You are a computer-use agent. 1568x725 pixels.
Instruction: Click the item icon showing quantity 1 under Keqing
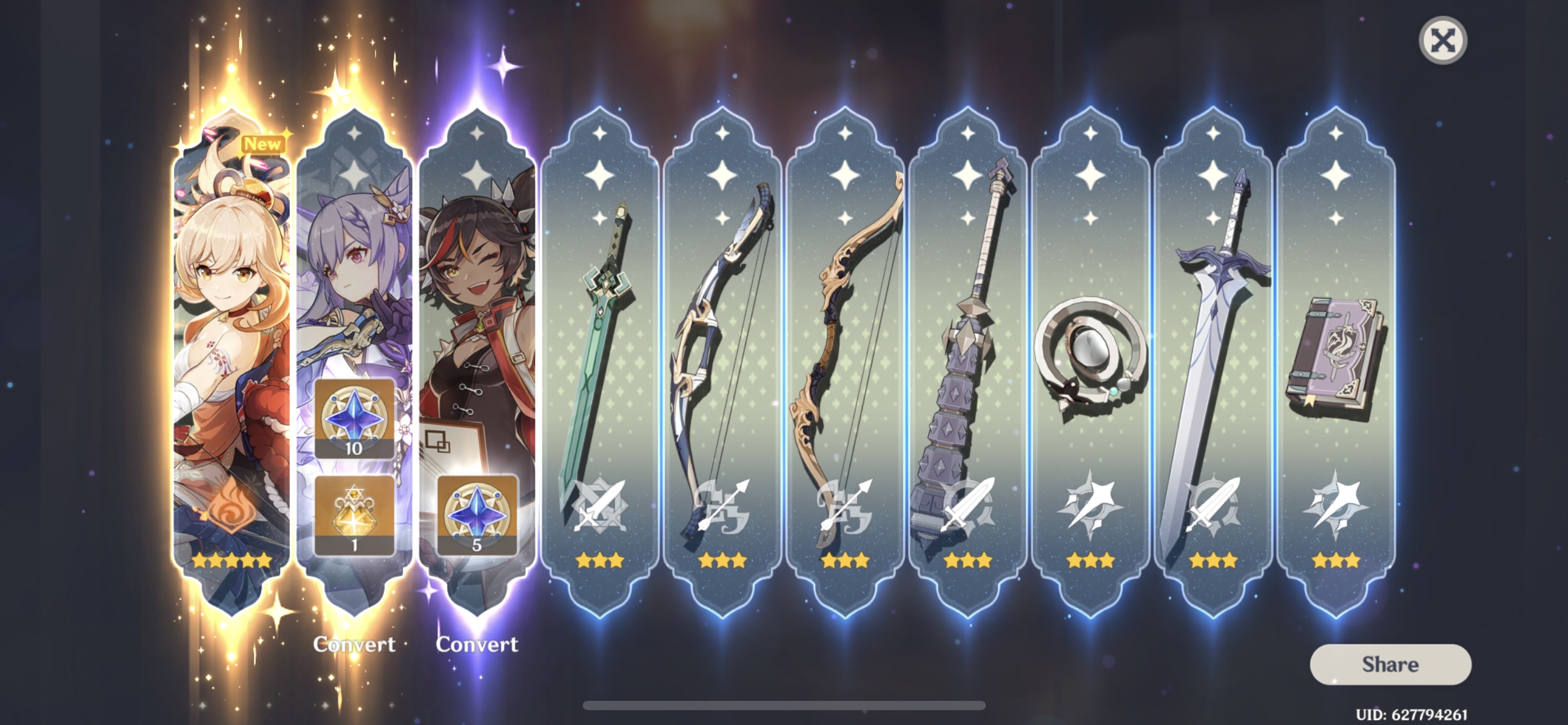pyautogui.click(x=354, y=514)
